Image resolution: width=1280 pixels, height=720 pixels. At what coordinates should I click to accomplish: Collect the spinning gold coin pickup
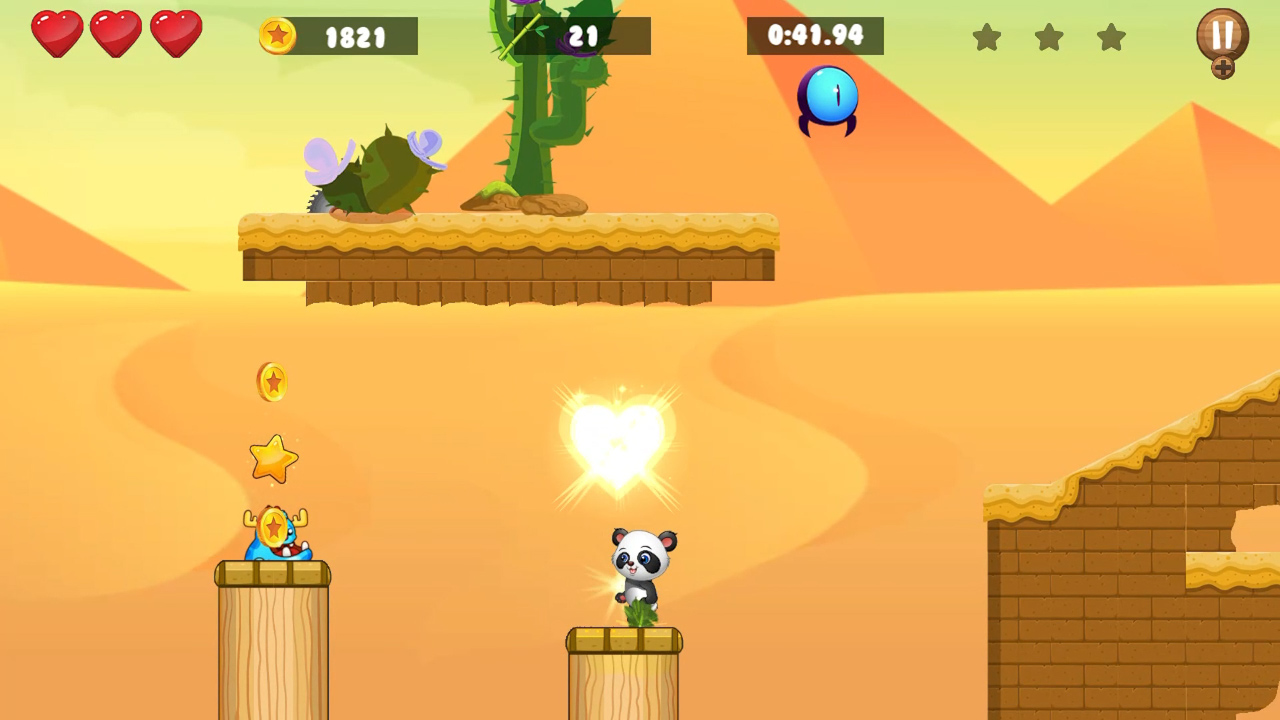pyautogui.click(x=273, y=382)
